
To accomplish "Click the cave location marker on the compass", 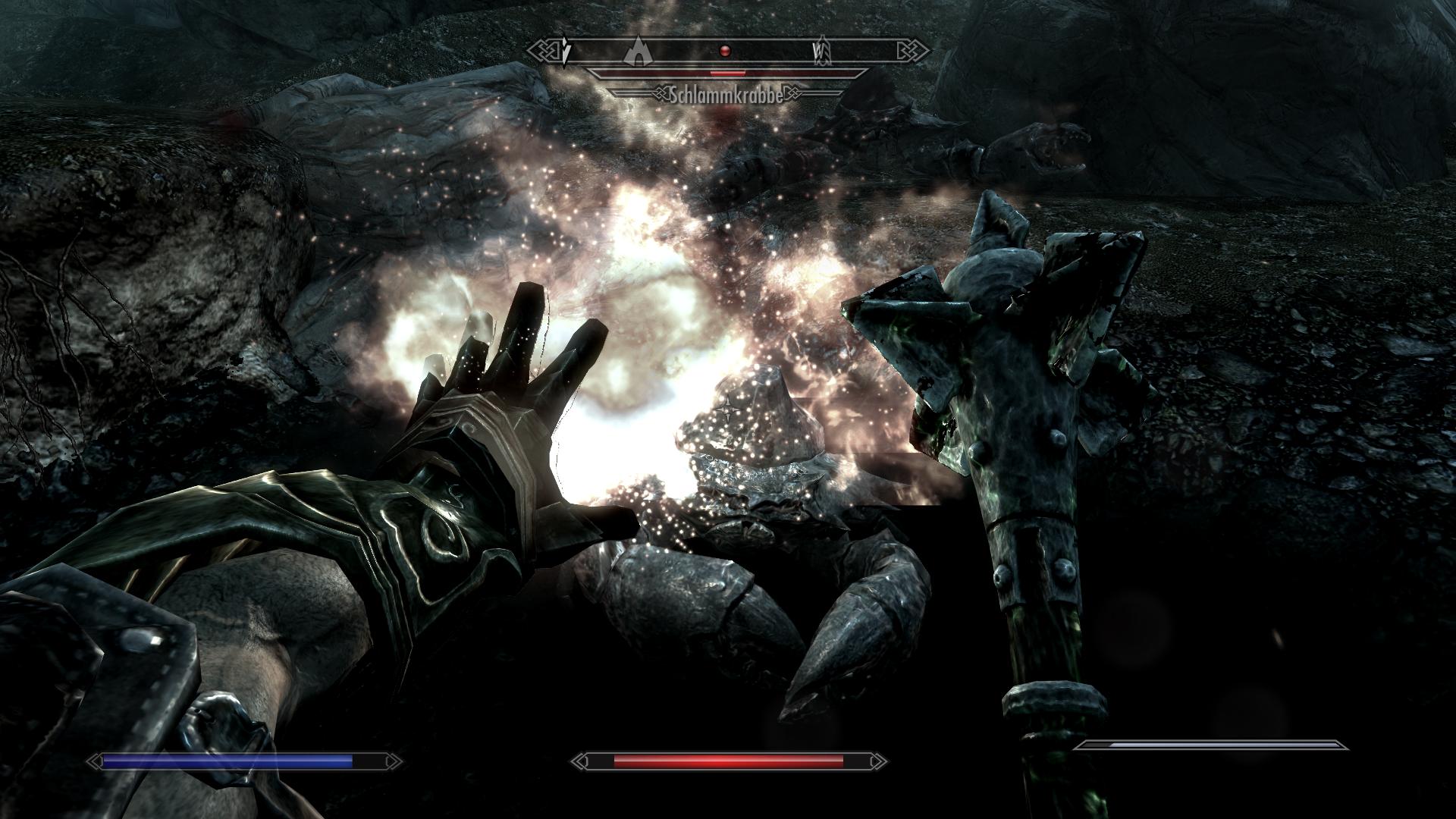I will pos(639,51).
